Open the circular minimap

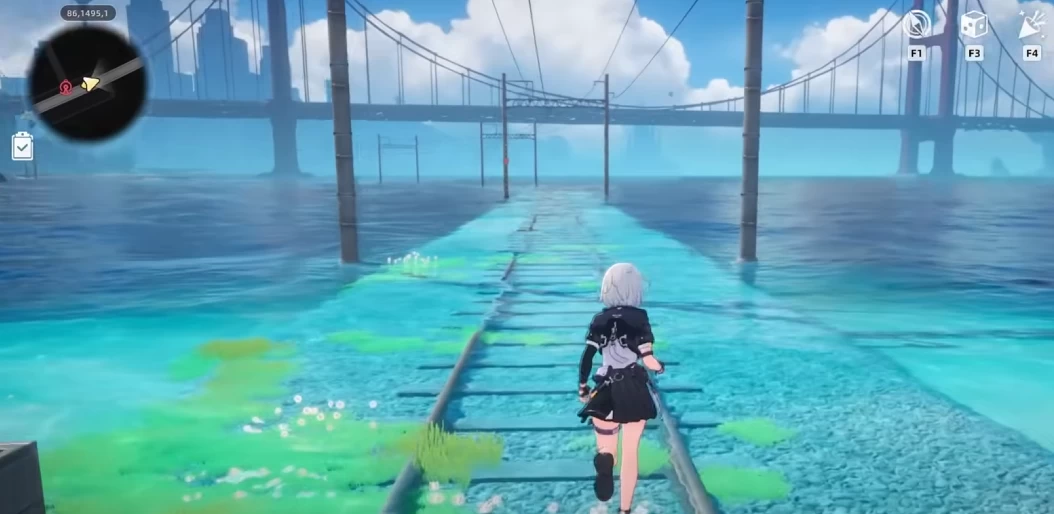point(87,84)
